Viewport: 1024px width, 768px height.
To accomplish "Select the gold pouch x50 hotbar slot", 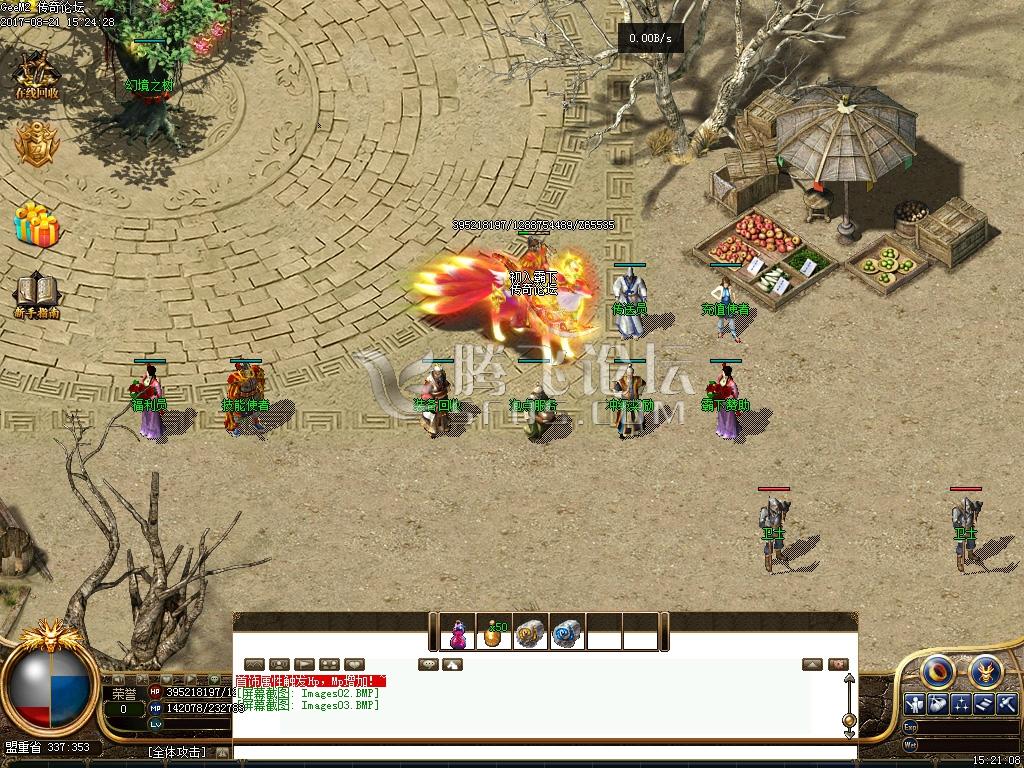I will [x=494, y=633].
